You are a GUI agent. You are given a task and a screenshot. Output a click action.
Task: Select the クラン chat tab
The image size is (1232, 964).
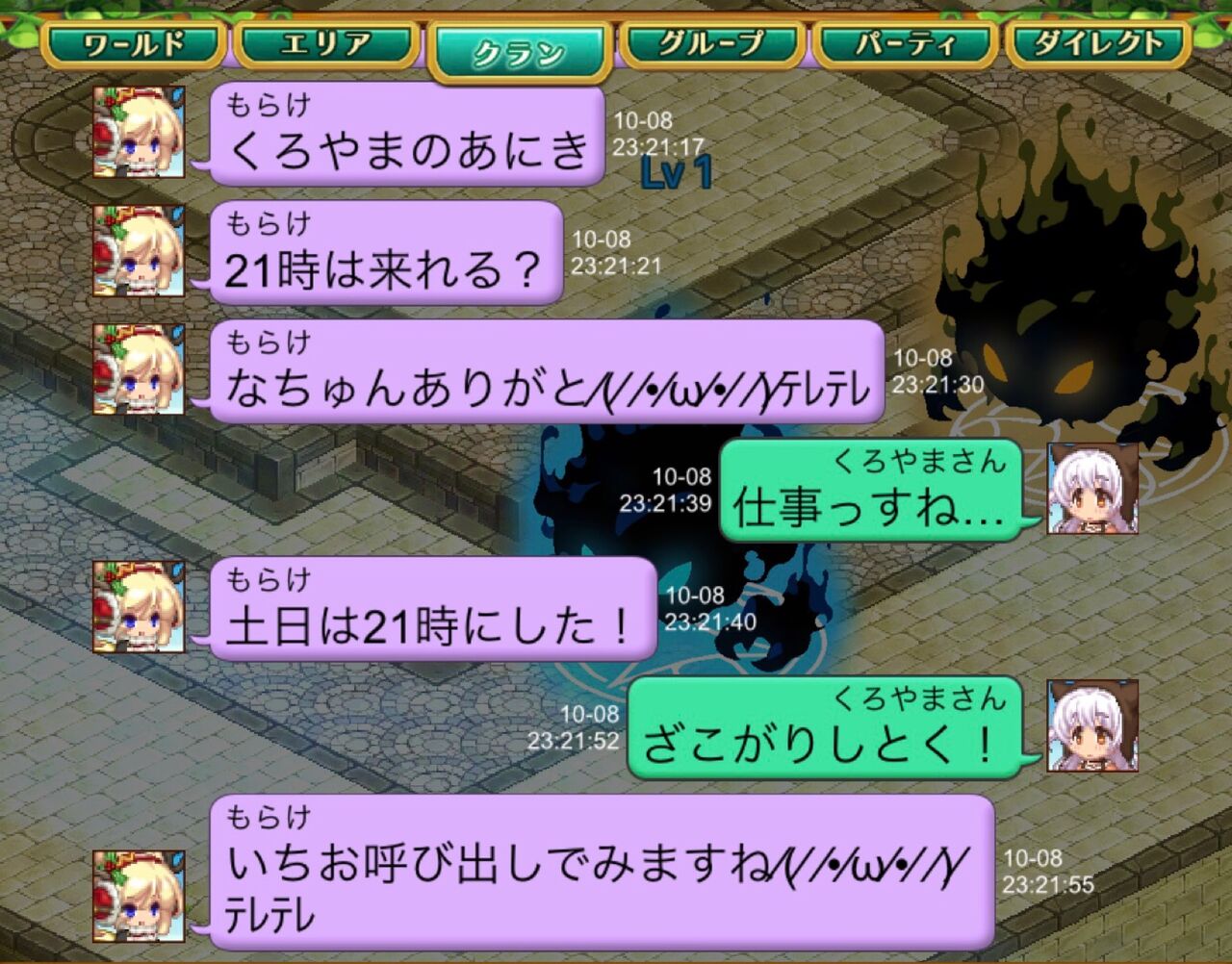tap(520, 48)
